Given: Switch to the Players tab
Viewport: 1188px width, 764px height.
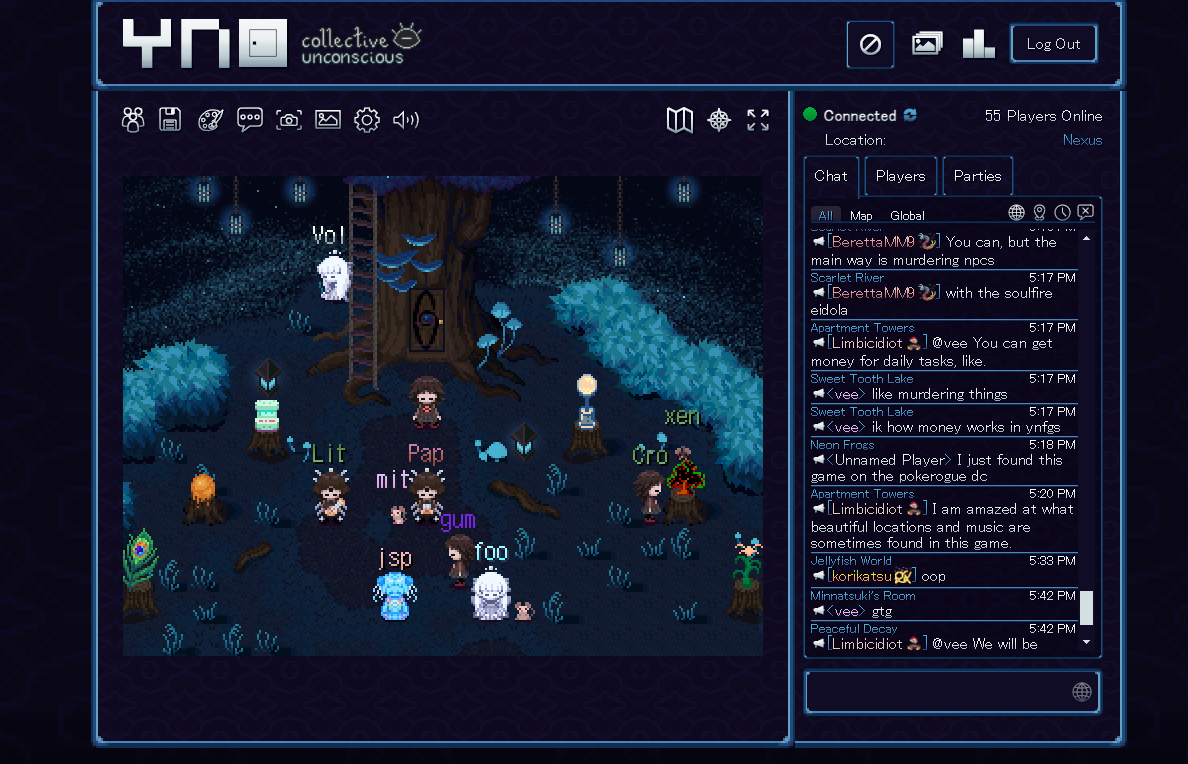Looking at the screenshot, I should pyautogui.click(x=900, y=176).
